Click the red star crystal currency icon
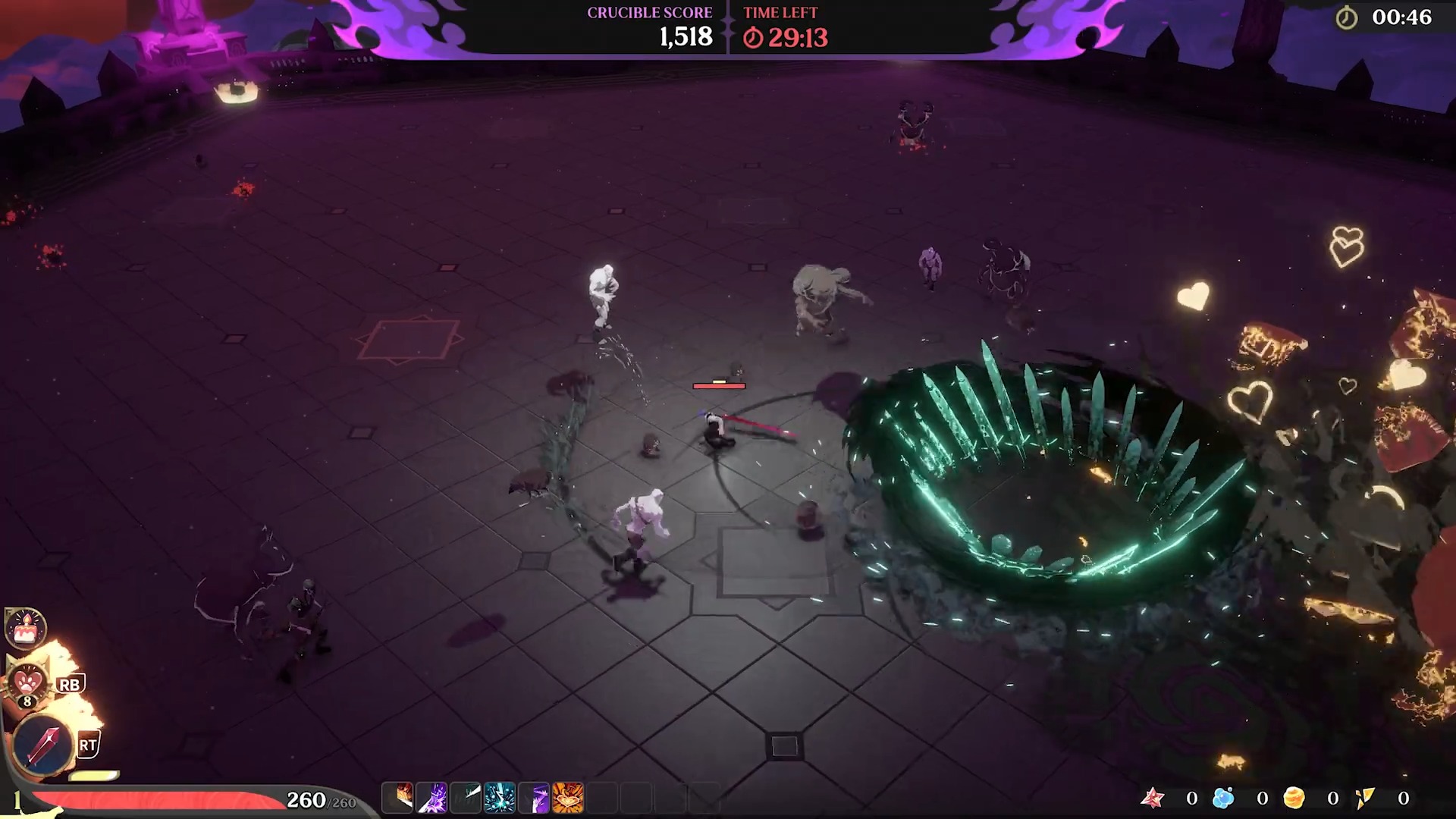Viewport: 1456px width, 819px height. click(1153, 798)
